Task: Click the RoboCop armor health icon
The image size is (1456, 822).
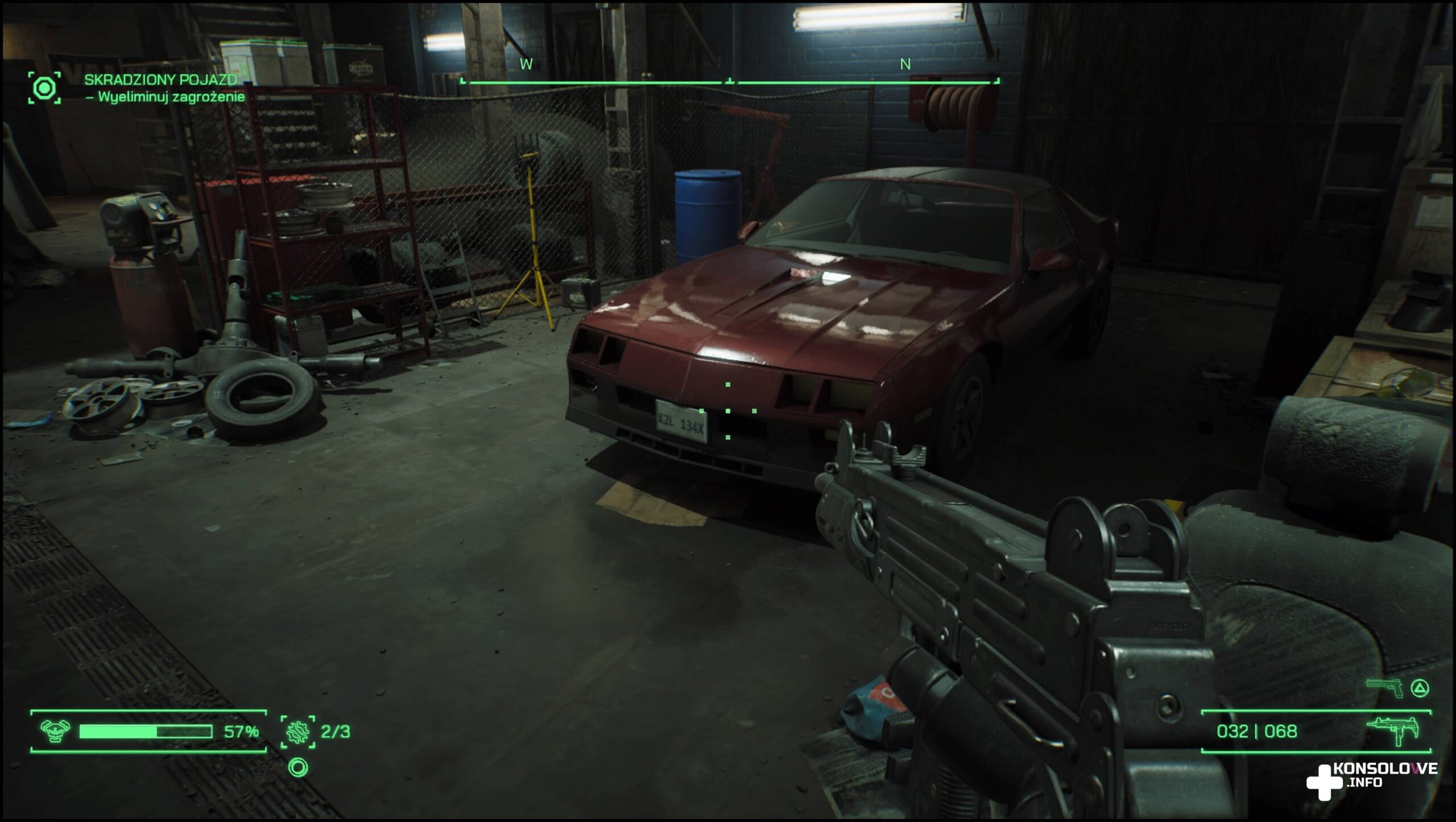Action: tap(56, 731)
